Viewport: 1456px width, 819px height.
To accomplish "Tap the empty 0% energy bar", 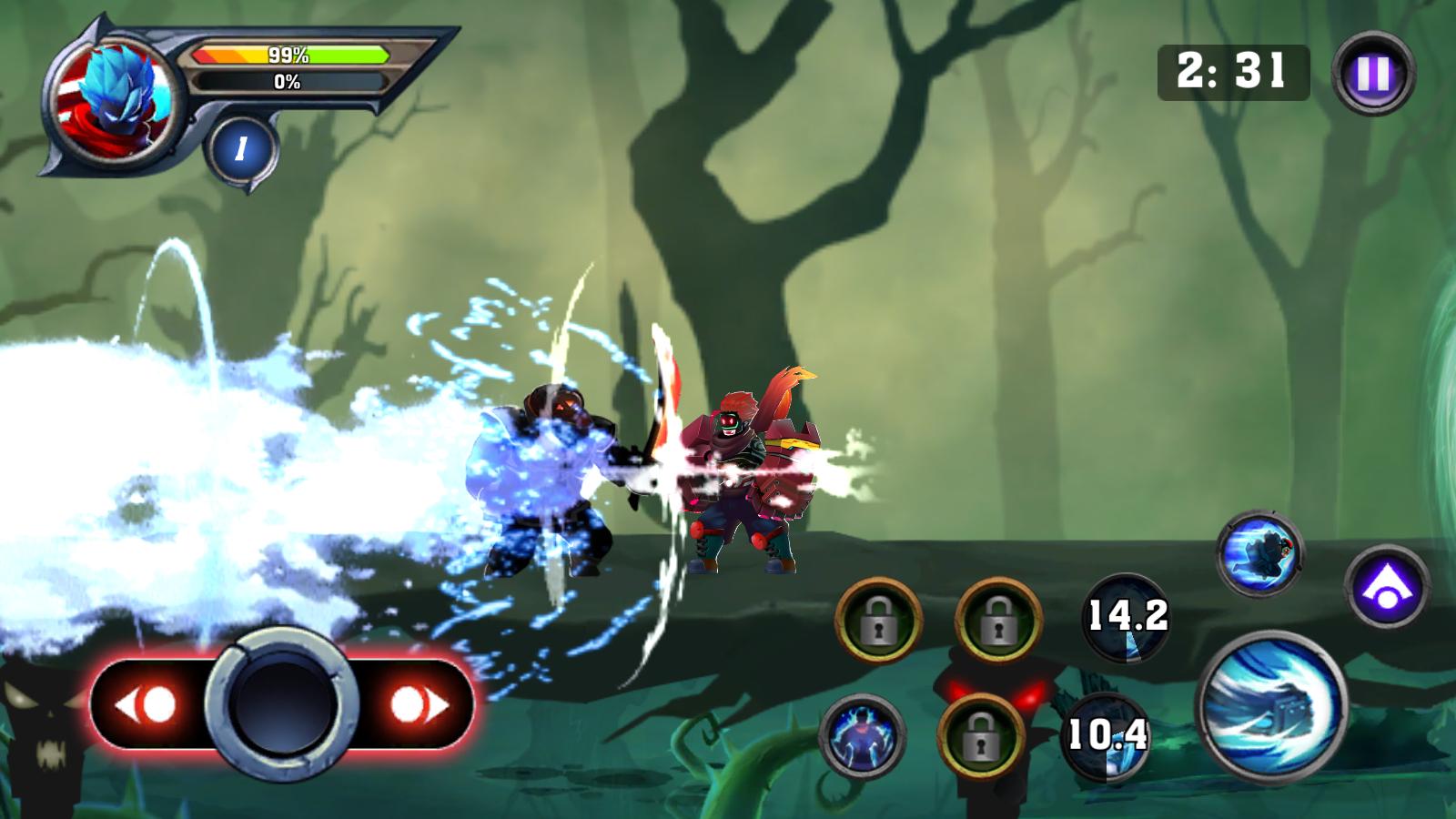I will tap(287, 82).
